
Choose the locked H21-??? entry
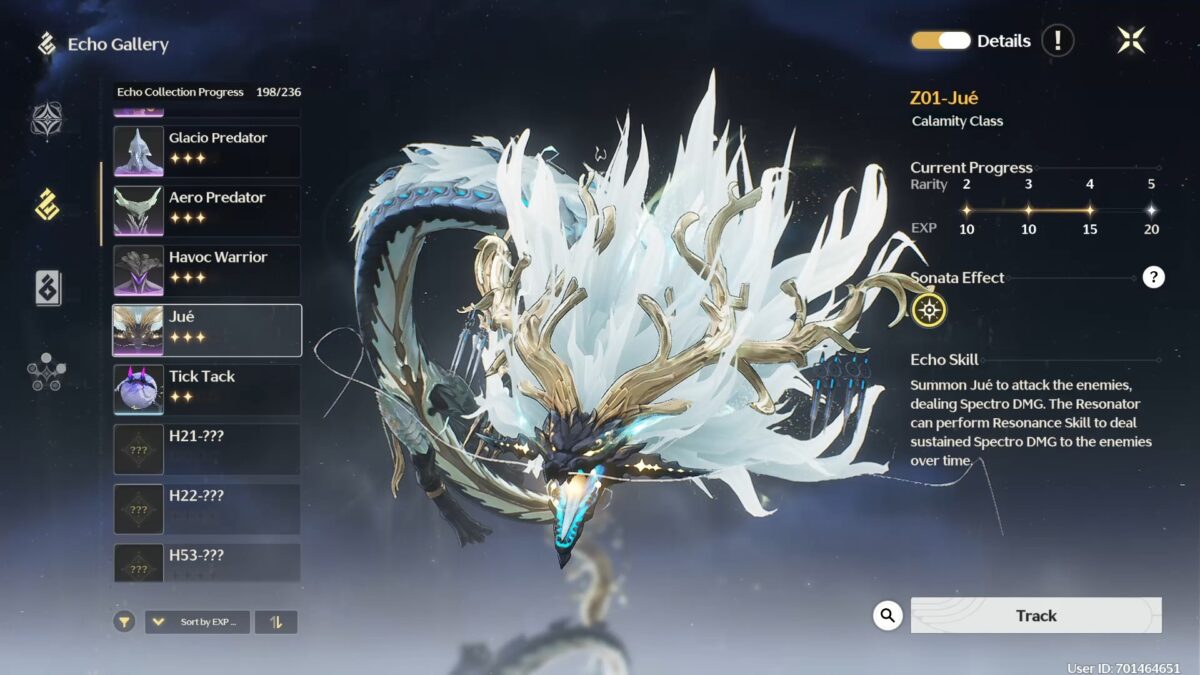pyautogui.click(x=207, y=450)
